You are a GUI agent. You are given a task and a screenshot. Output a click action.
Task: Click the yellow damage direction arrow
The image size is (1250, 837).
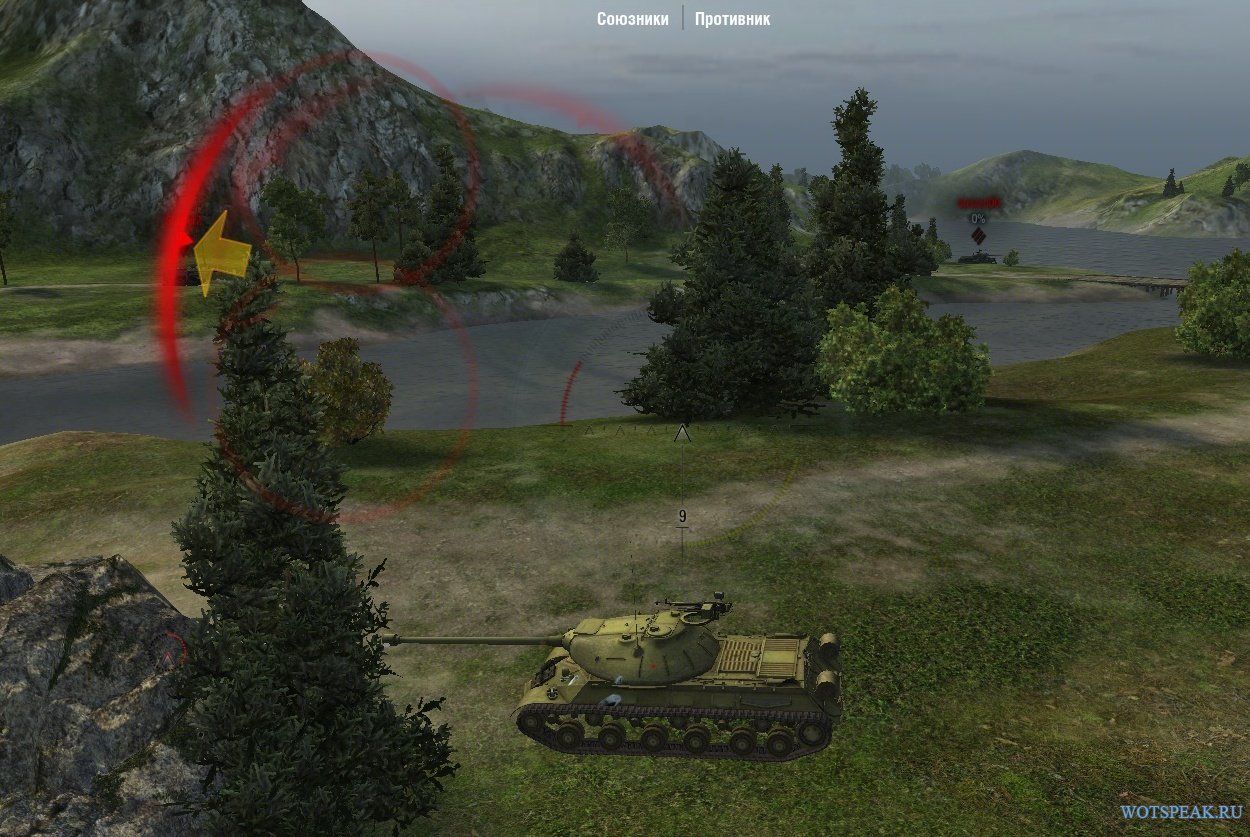pos(219,254)
